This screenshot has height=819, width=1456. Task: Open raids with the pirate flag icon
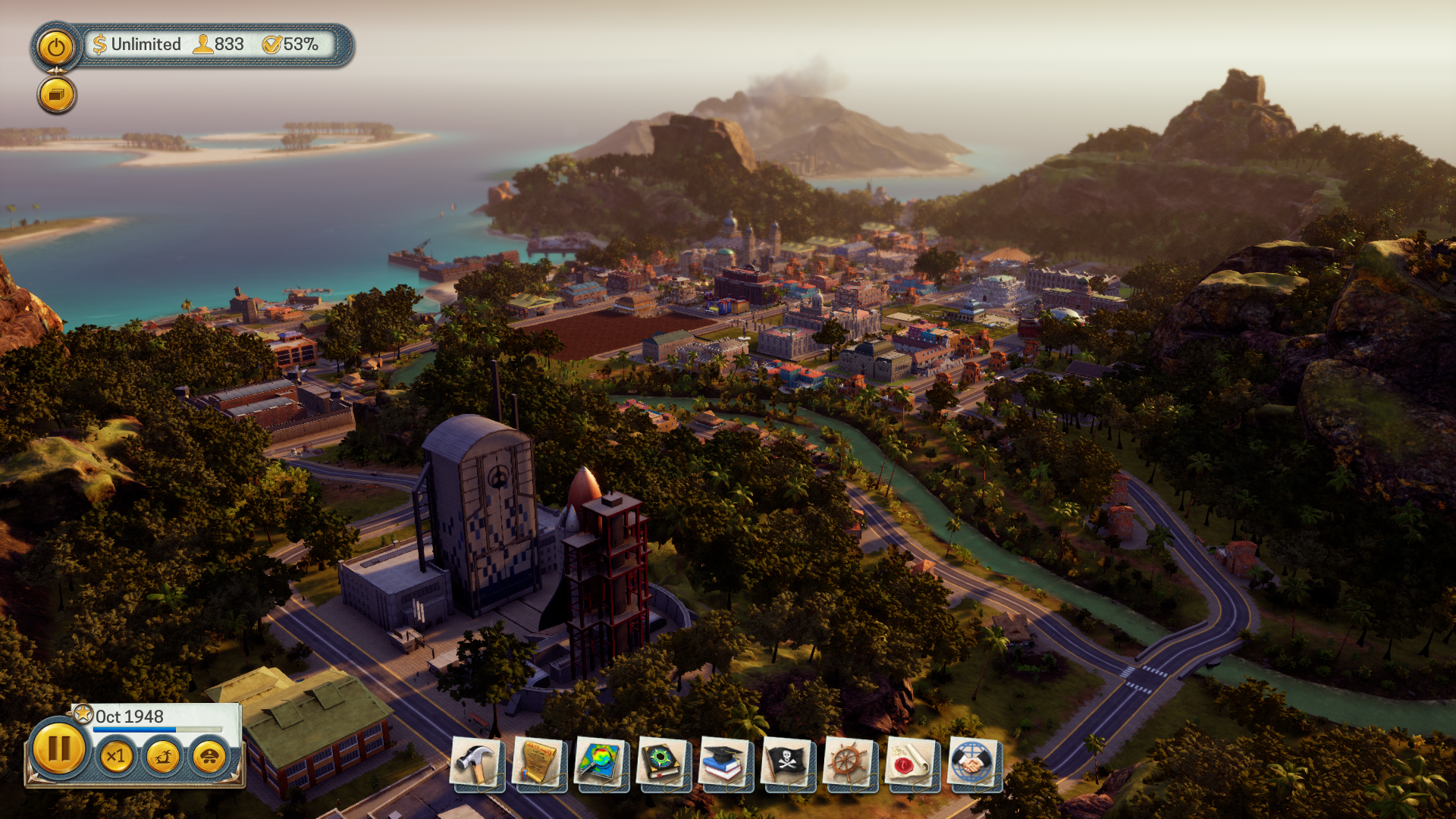pos(787,764)
